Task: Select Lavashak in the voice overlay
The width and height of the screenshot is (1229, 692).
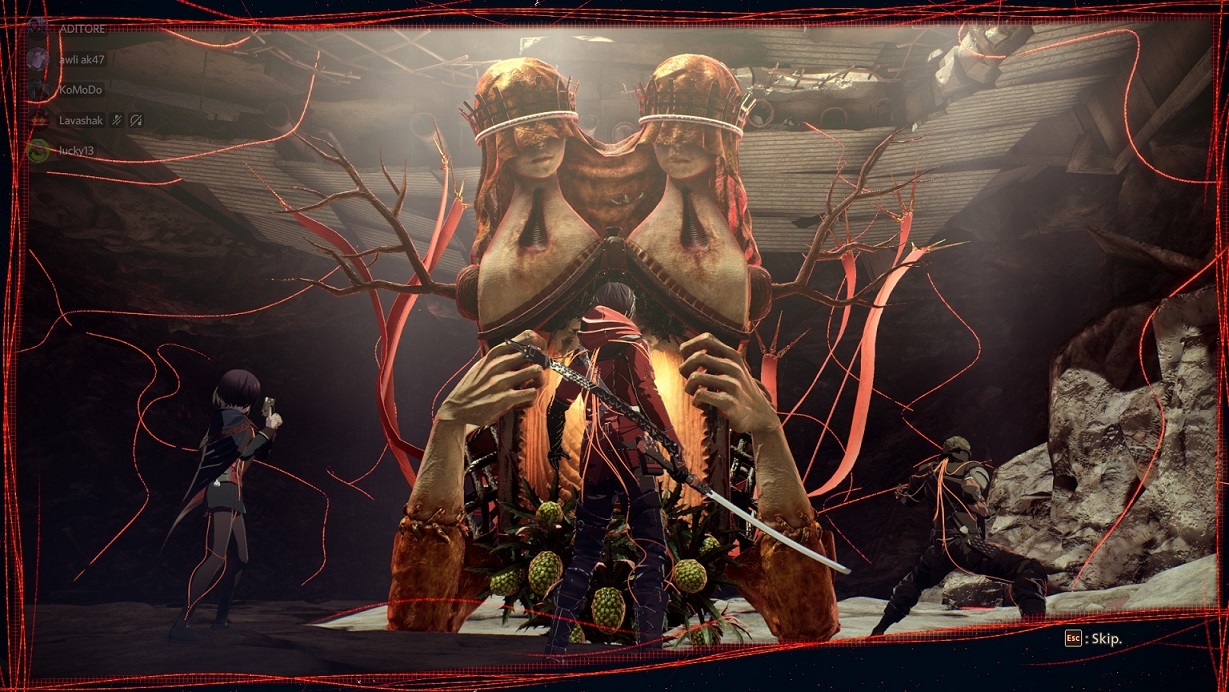Action: click(x=81, y=120)
